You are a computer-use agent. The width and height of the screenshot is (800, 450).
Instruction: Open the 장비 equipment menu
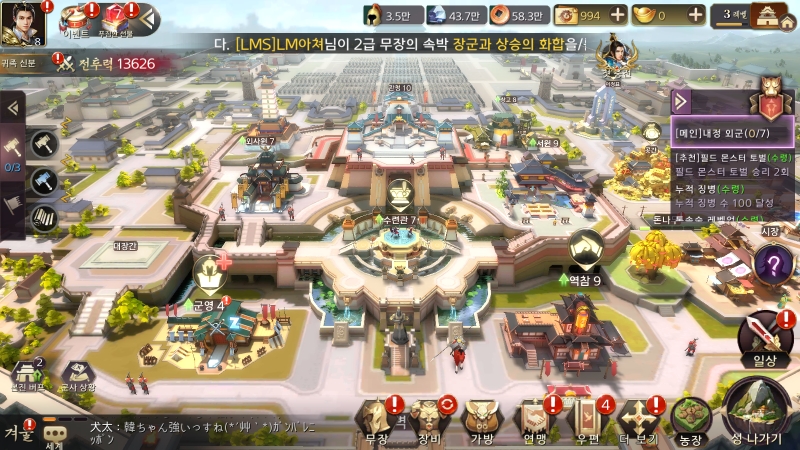point(430,420)
